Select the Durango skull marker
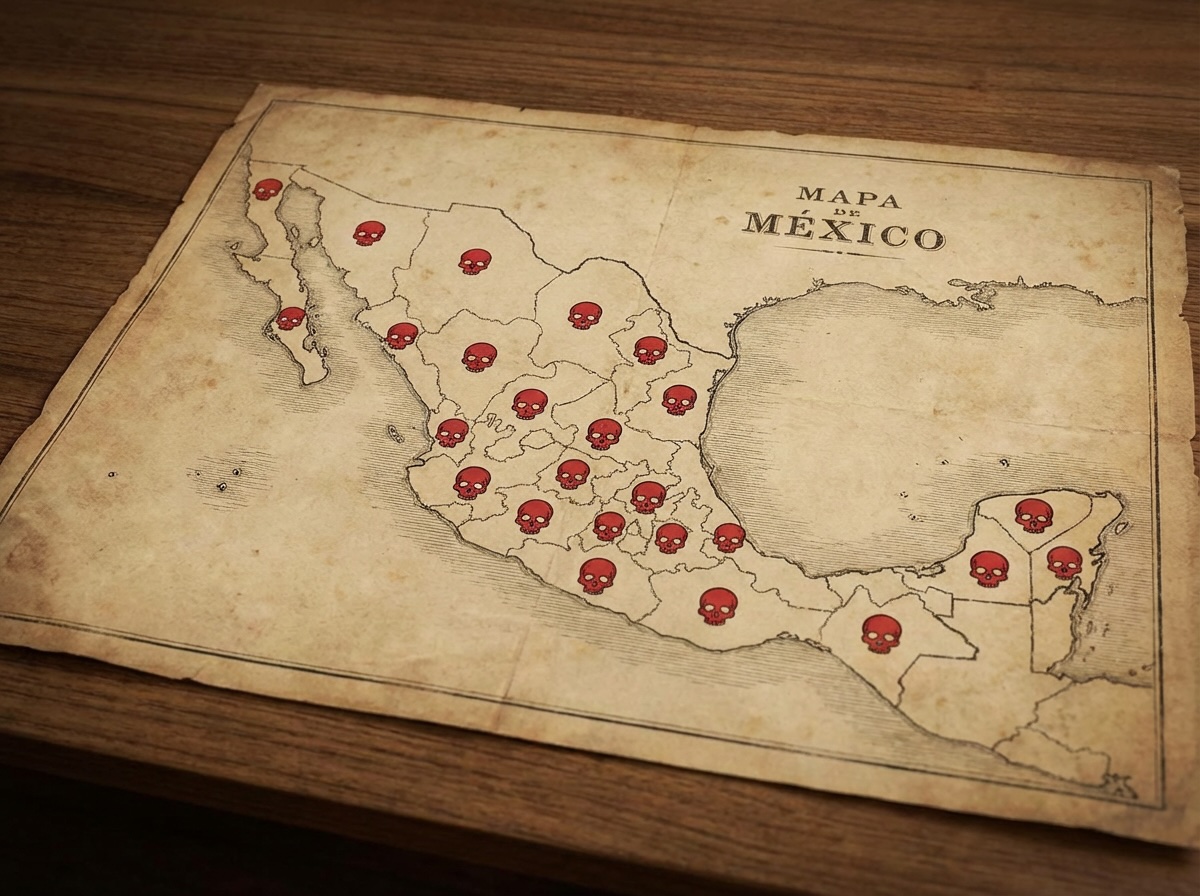Viewport: 1200px width, 896px height. (479, 357)
